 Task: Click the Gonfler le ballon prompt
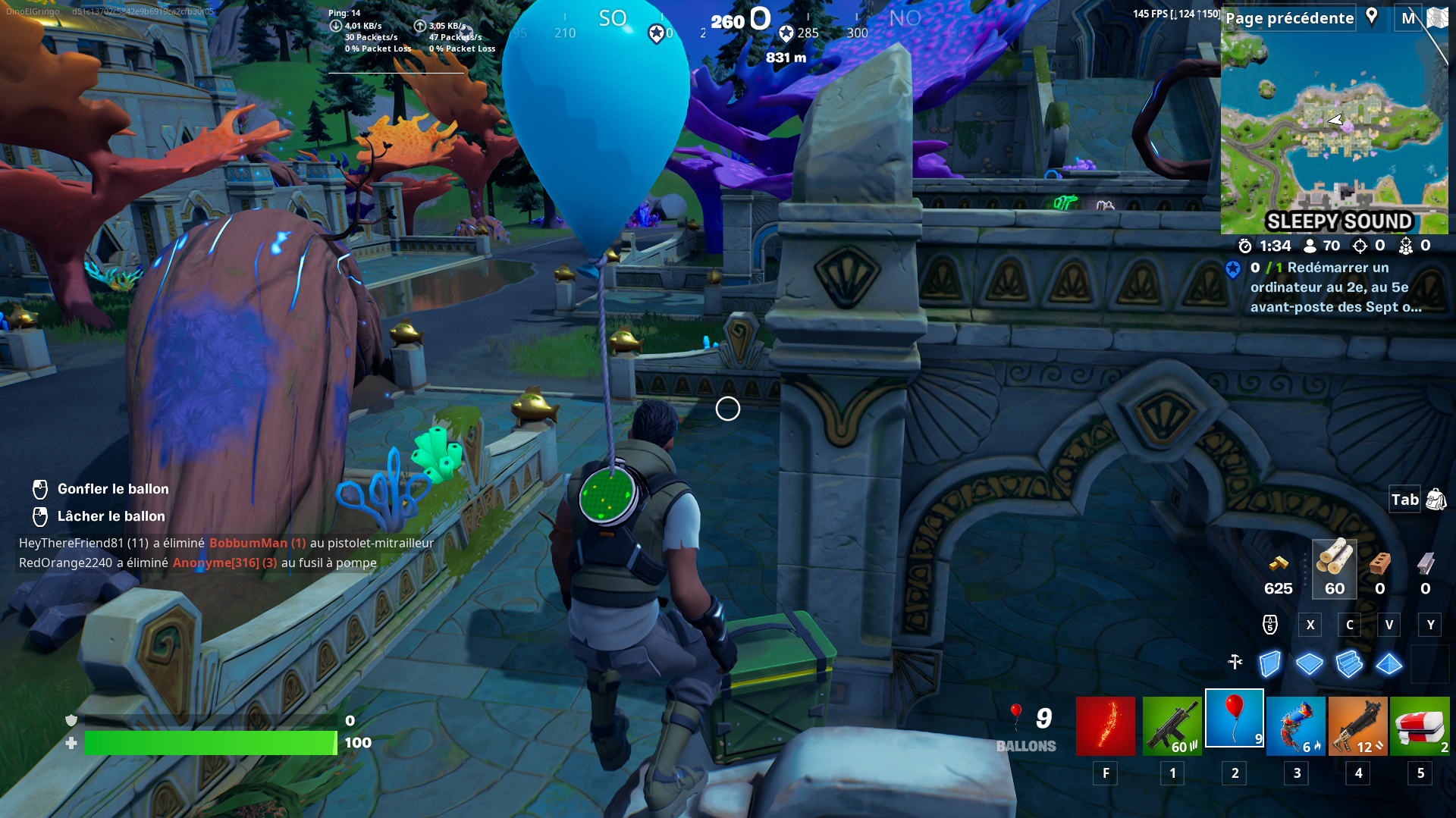pos(112,489)
